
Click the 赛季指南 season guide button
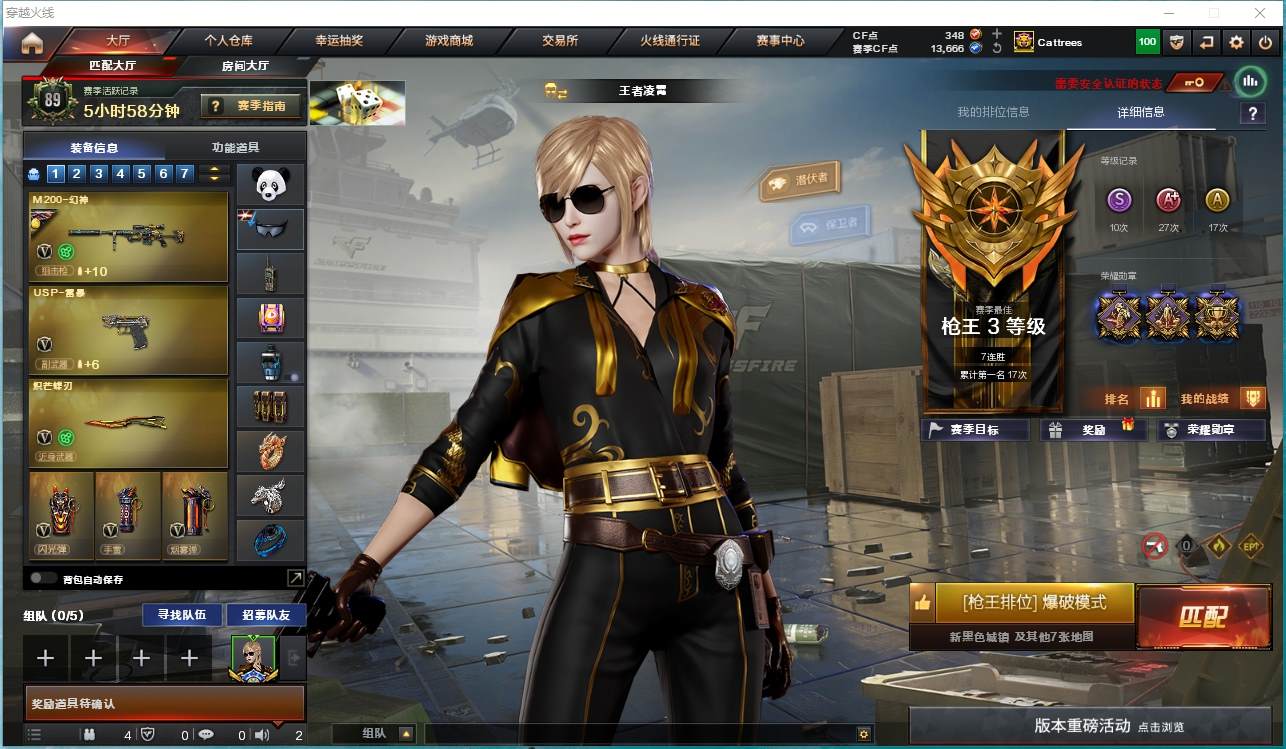point(251,105)
